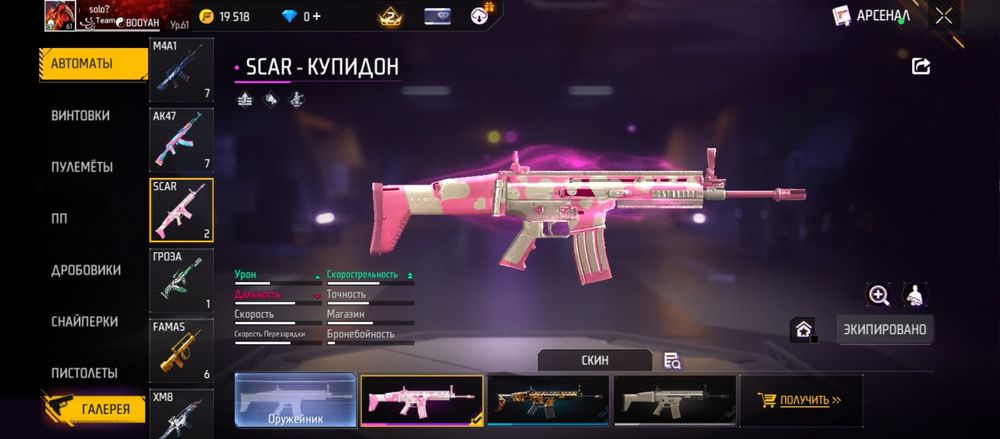1000x439 pixels.
Task: Click the Экипировано button
Action: coord(885,329)
